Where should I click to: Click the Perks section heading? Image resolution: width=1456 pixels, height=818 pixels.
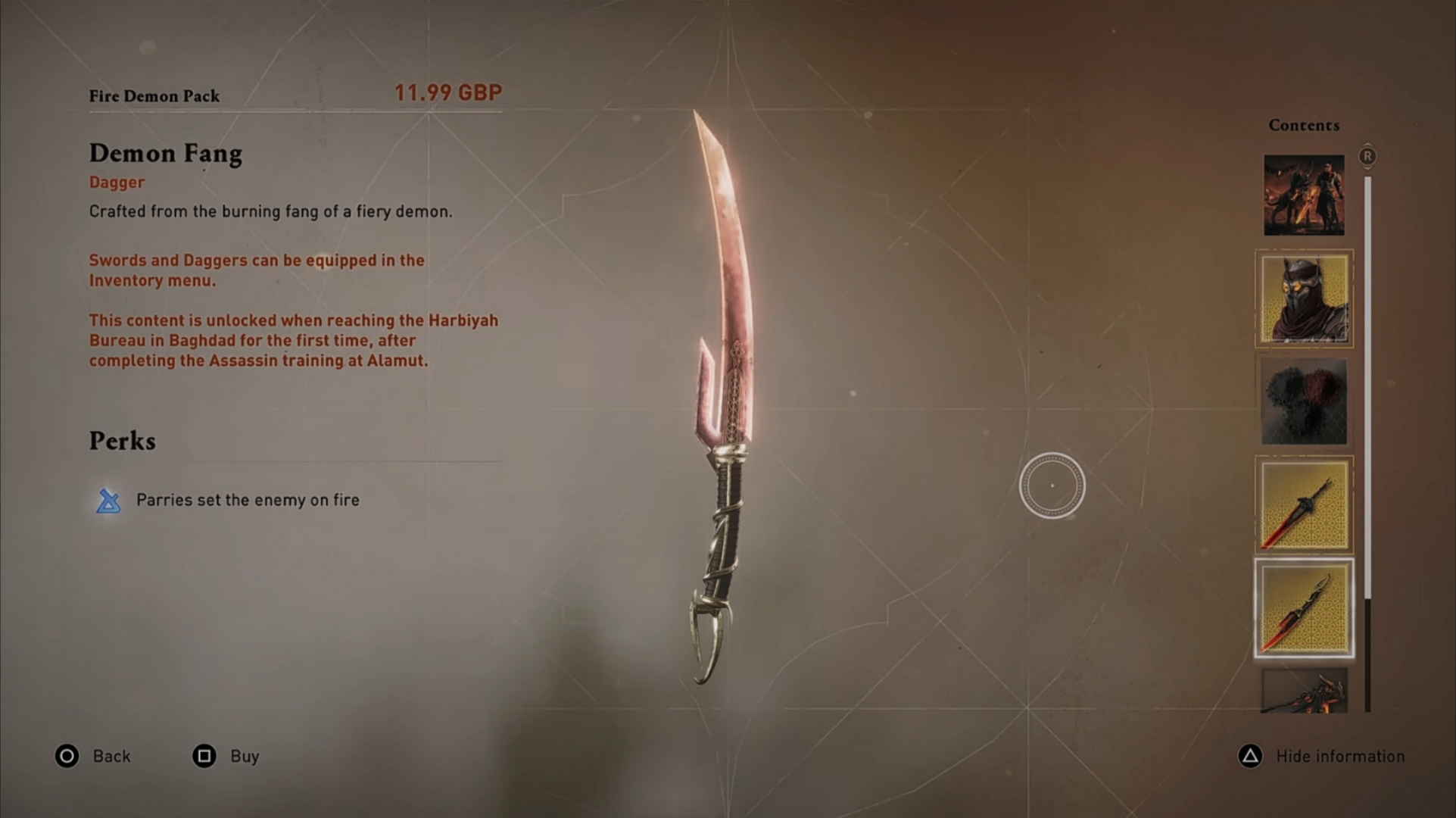(x=123, y=441)
